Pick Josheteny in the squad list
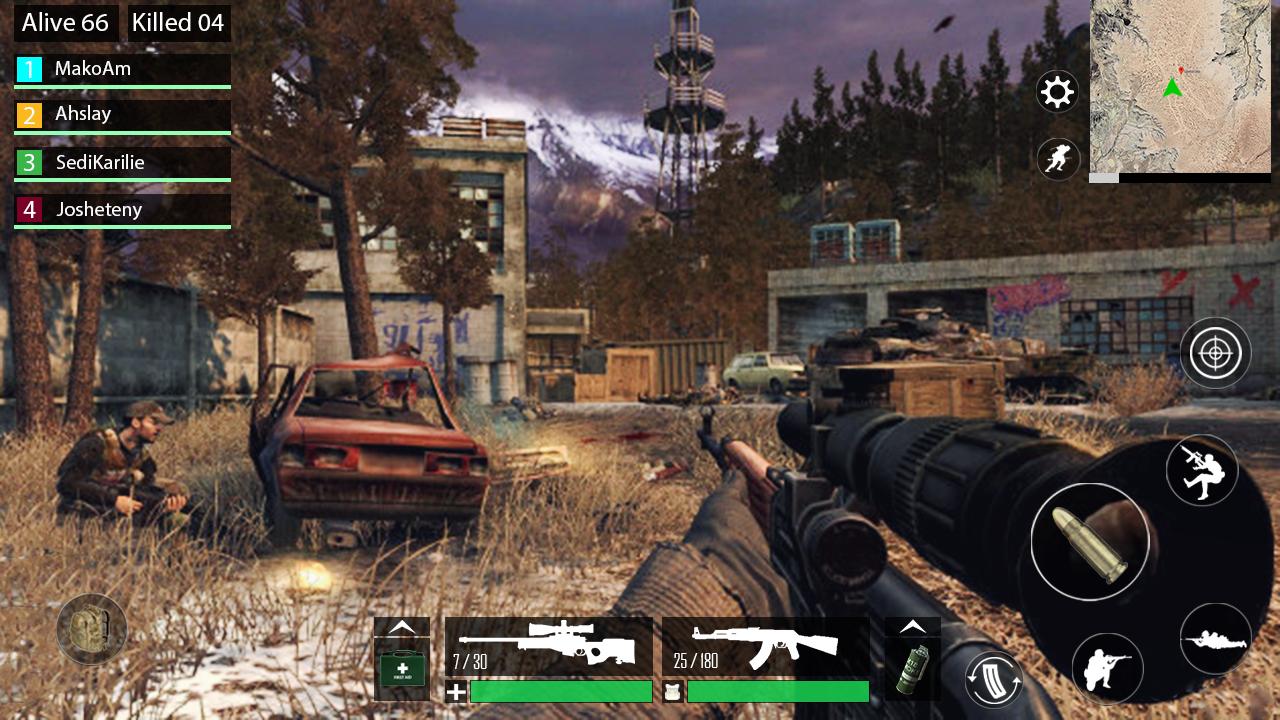1280x720 pixels. [122, 209]
